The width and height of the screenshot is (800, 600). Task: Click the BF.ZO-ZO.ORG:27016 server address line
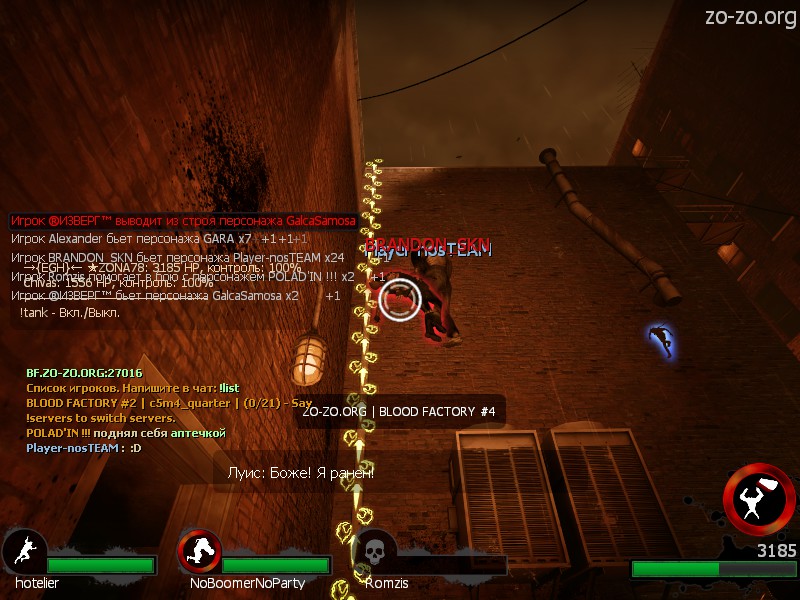tap(84, 373)
